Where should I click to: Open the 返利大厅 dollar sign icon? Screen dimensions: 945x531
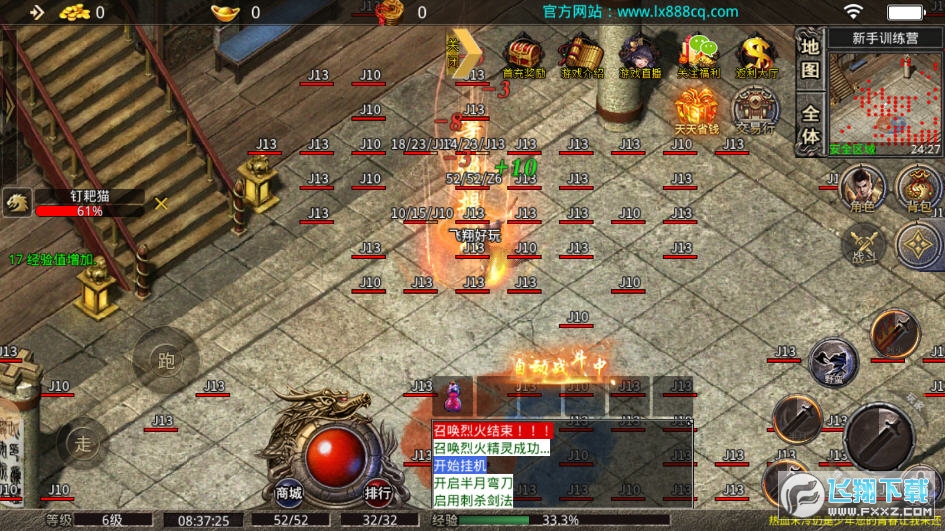(758, 56)
